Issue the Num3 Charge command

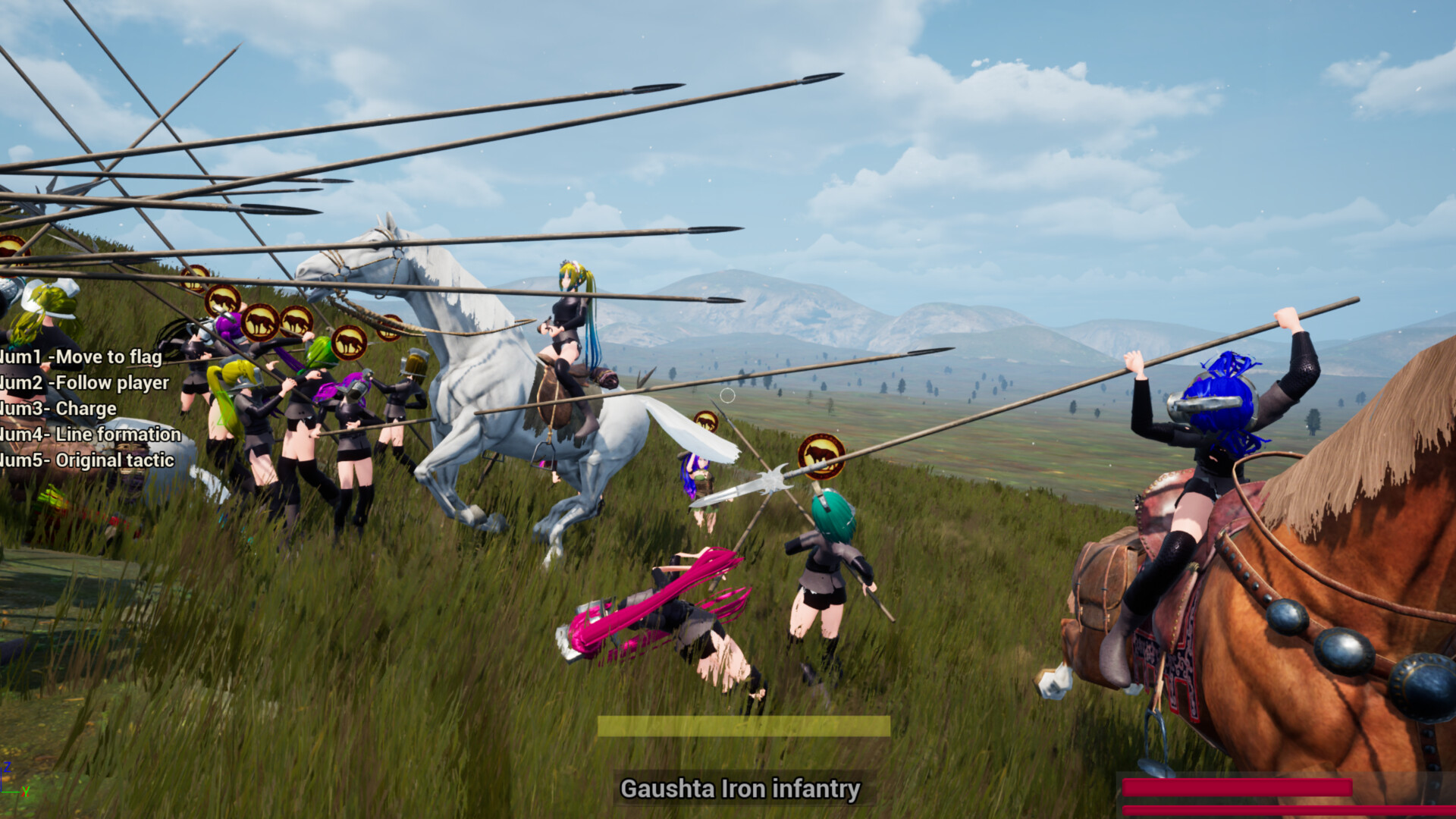(x=57, y=408)
